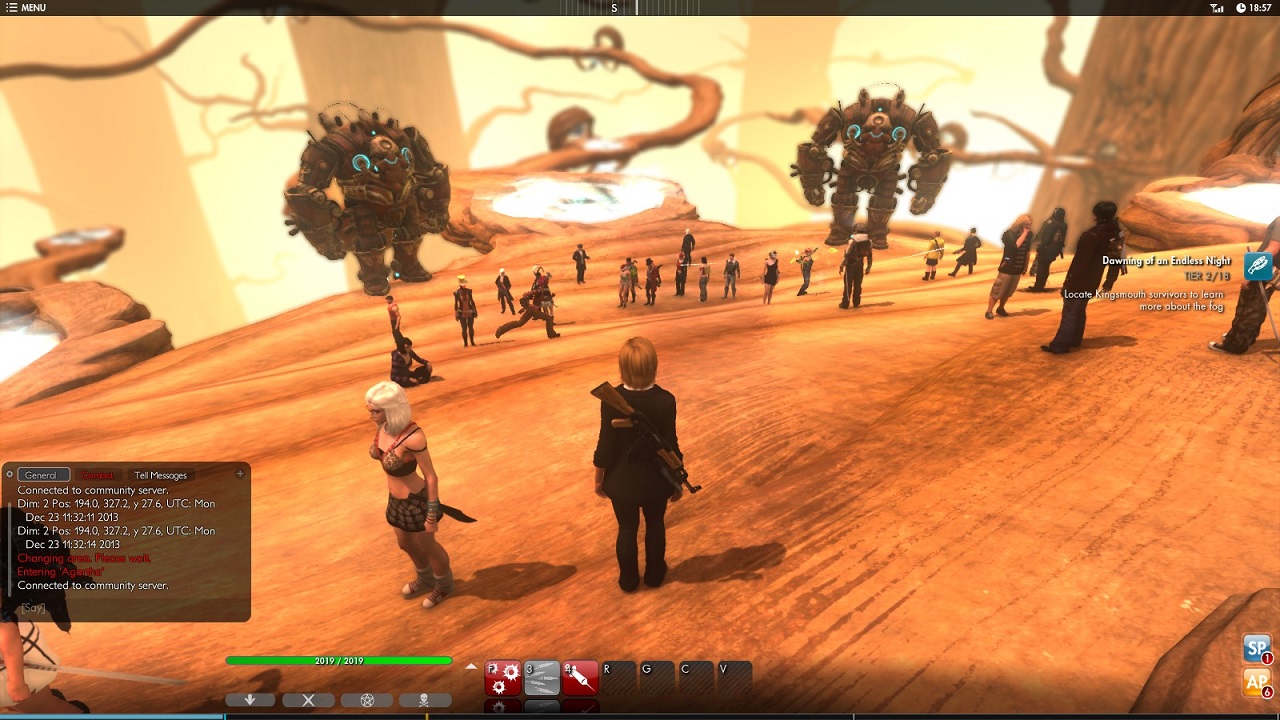The height and width of the screenshot is (720, 1280).
Task: Open chat settings gear icon
Action: pyautogui.click(x=10, y=475)
